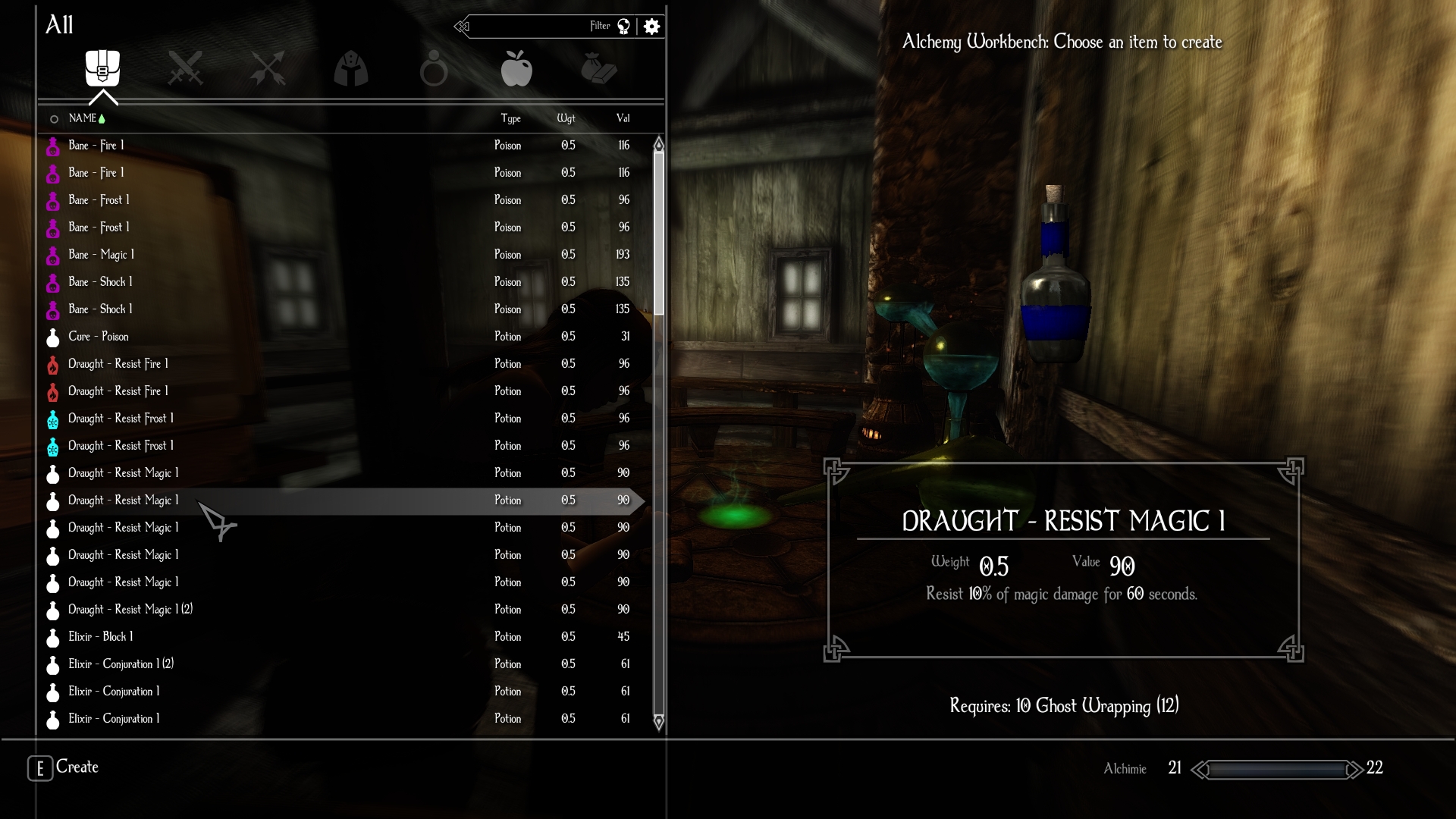Click the scroll up arrow of the list

(658, 144)
